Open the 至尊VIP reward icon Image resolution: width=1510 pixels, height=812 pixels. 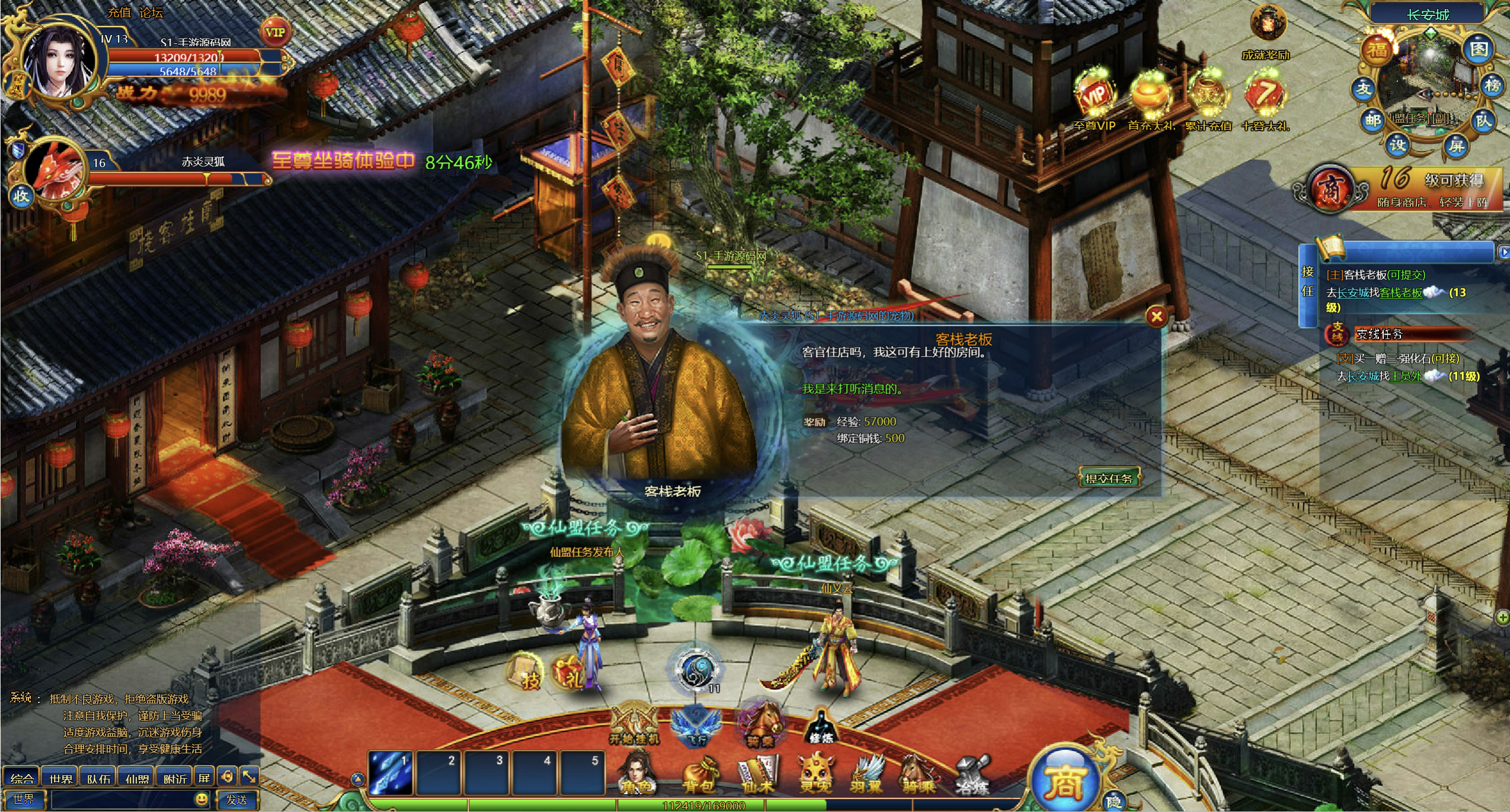click(1094, 98)
